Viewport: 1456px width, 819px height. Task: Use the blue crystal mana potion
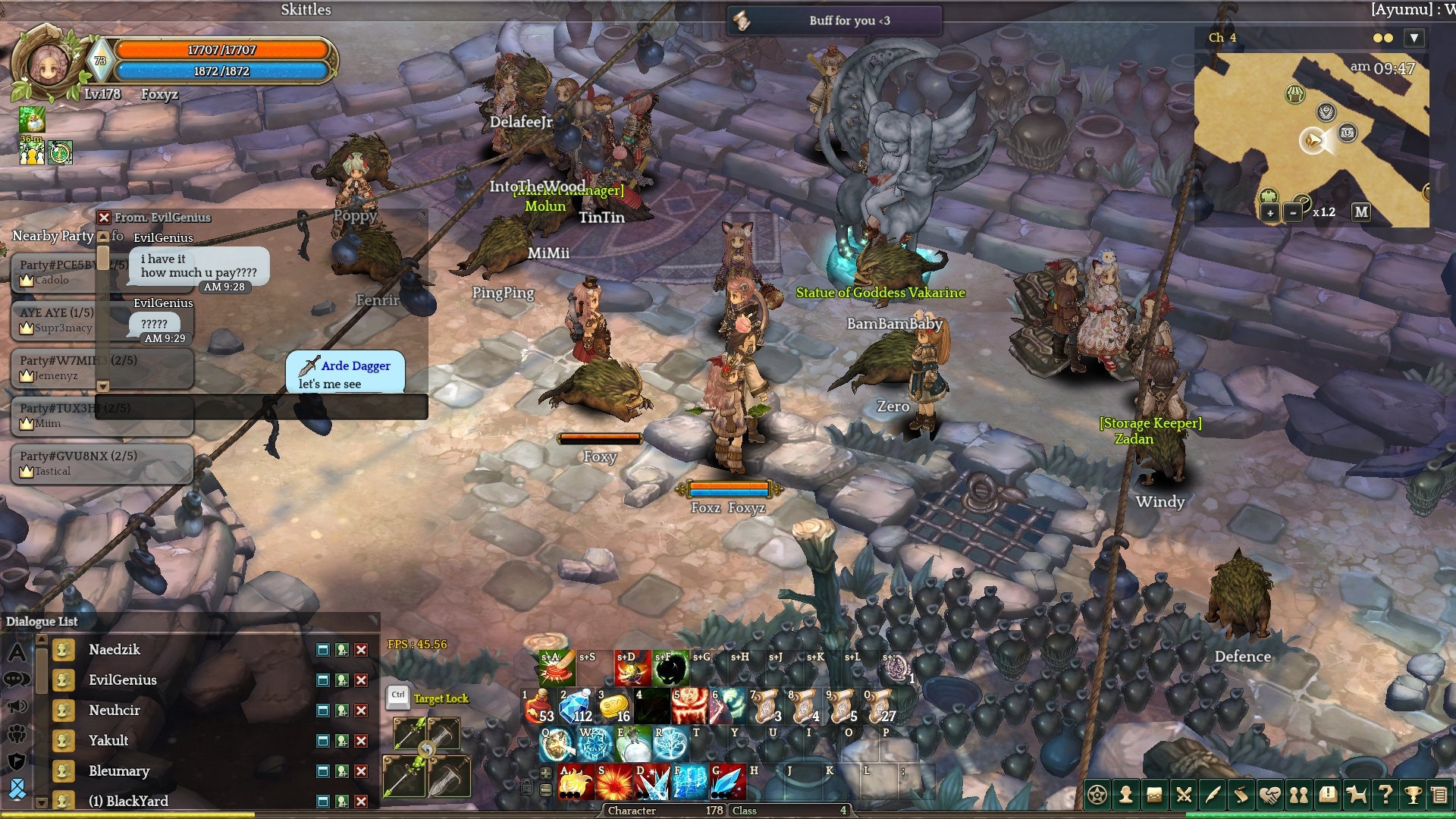pos(576,705)
